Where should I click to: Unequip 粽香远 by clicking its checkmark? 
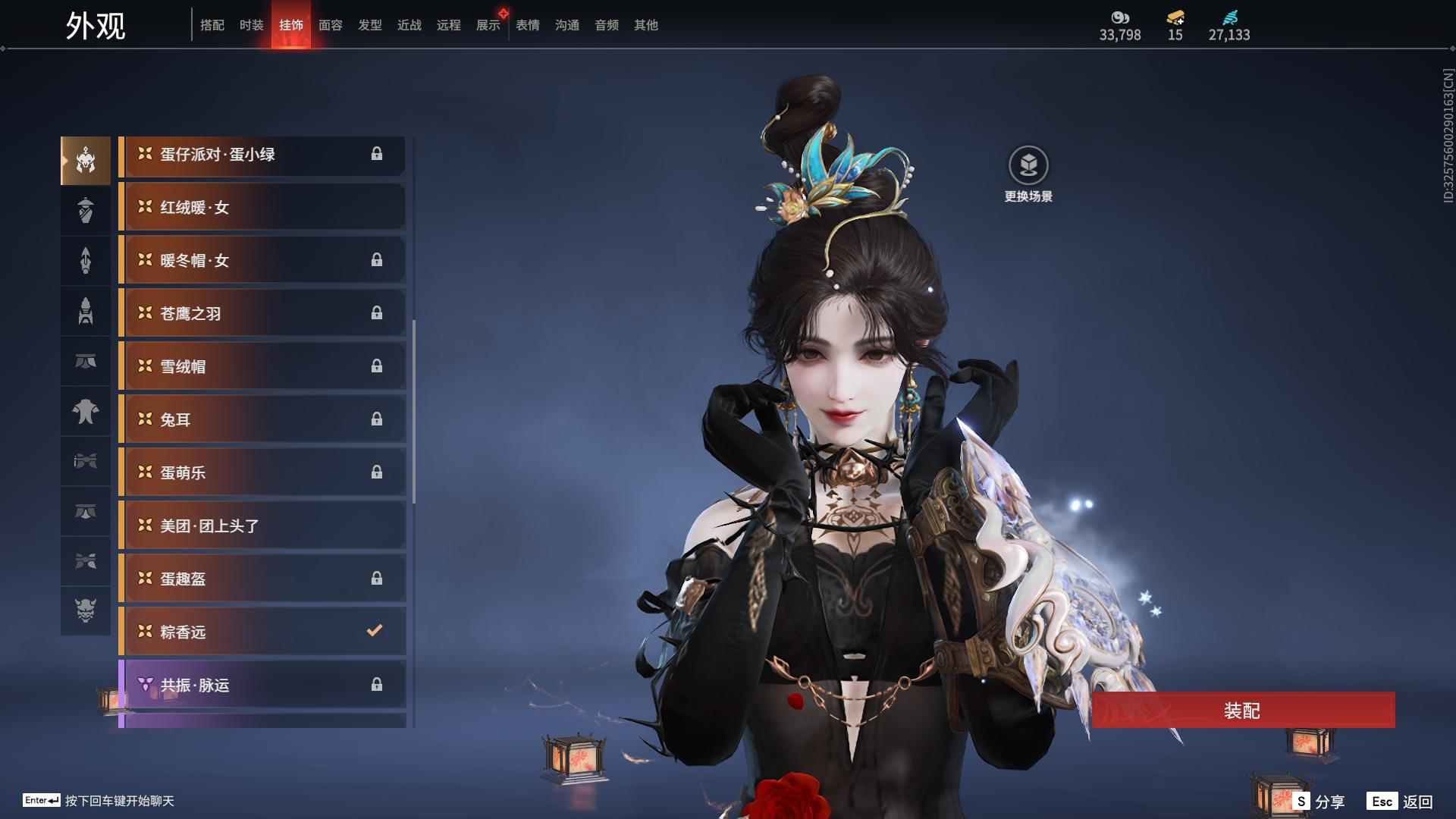coord(372,629)
